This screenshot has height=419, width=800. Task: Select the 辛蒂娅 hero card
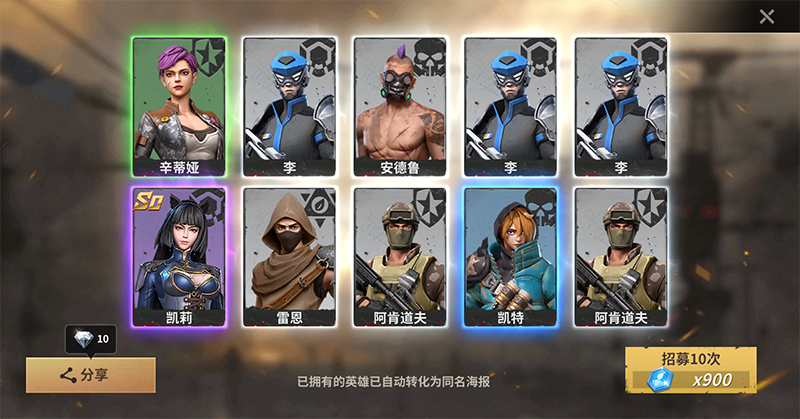(179, 106)
